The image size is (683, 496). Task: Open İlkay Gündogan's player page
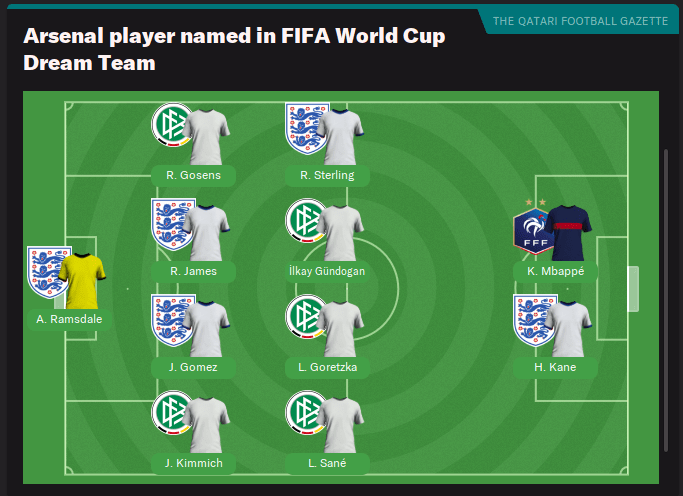(327, 271)
